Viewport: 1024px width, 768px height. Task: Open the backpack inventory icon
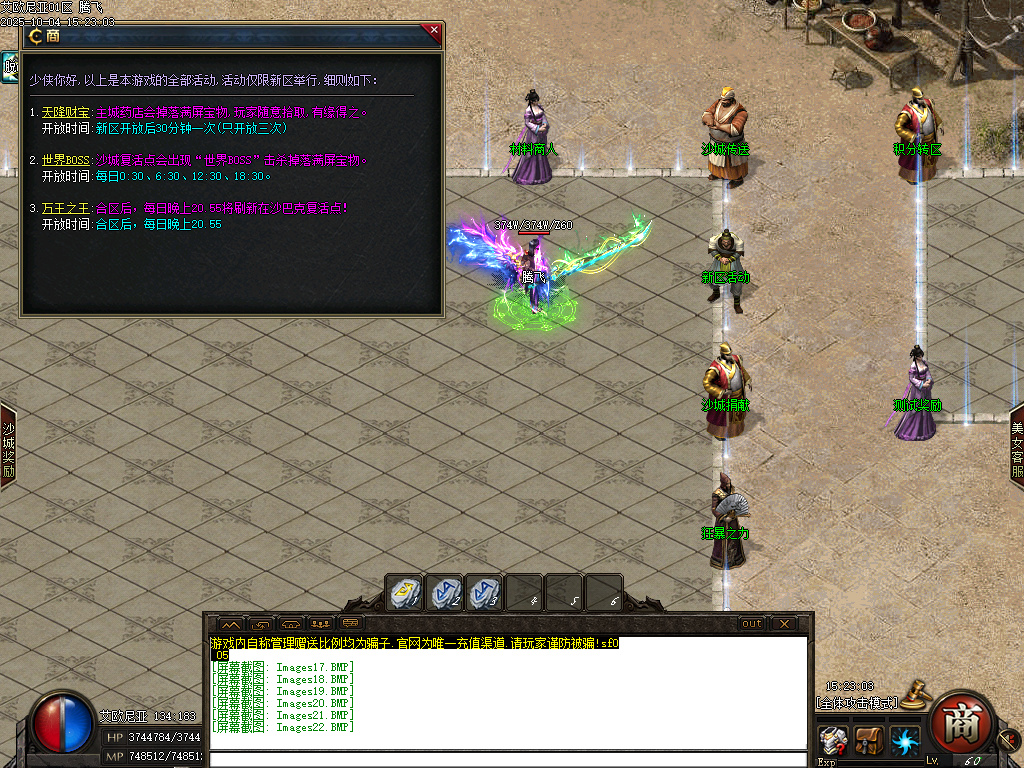tap(866, 742)
